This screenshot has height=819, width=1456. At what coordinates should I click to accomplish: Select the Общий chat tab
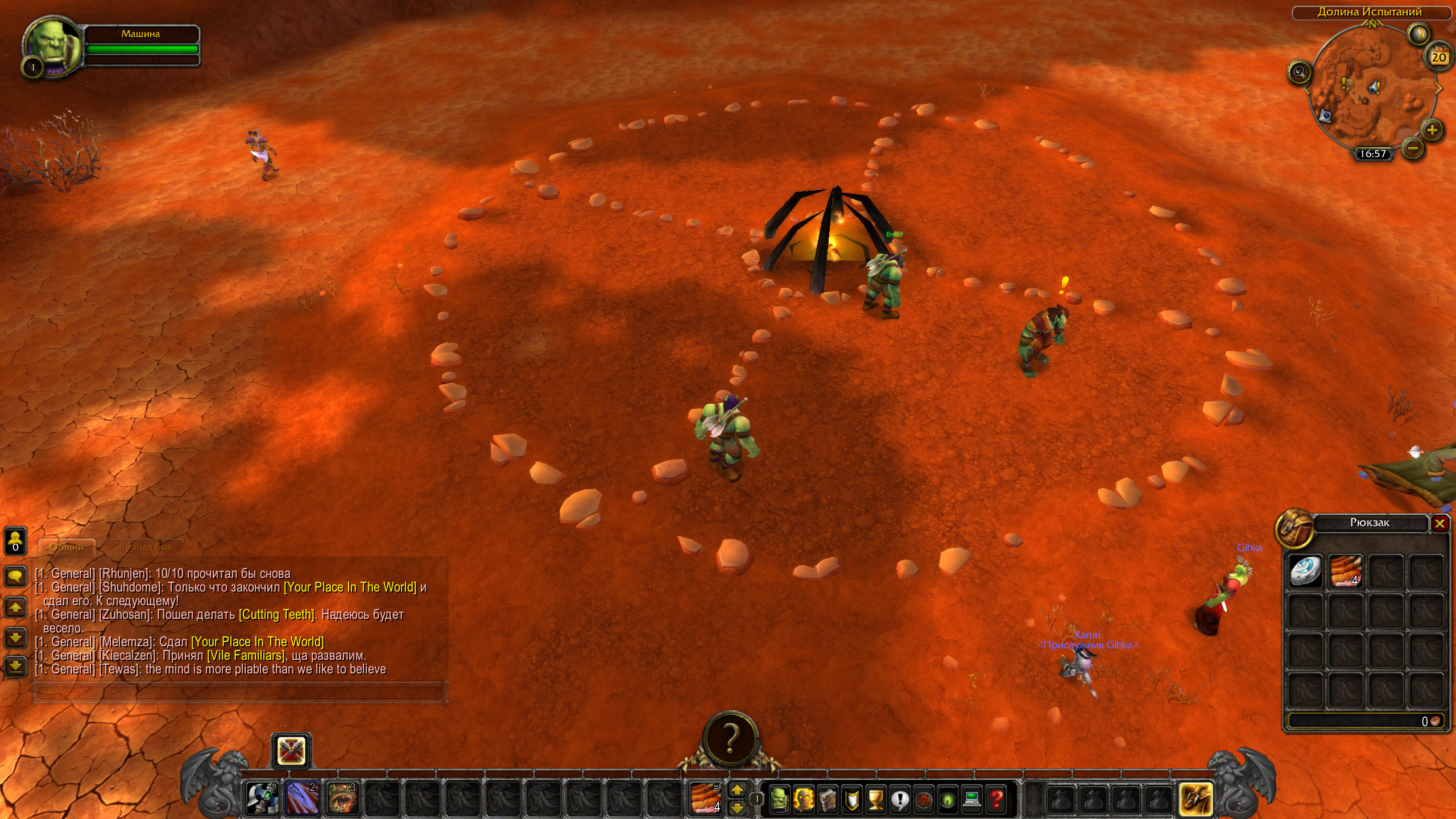(x=67, y=547)
